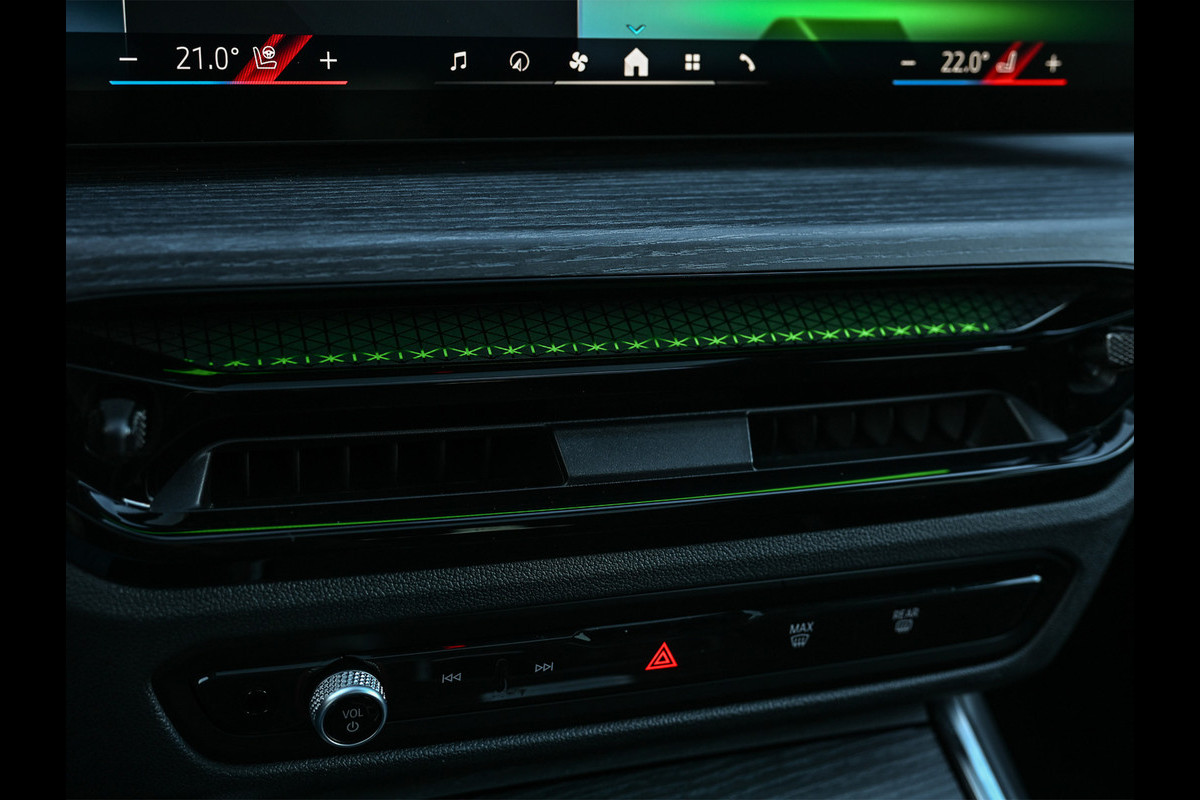
Task: Open the fan climate menu
Action: 578,62
